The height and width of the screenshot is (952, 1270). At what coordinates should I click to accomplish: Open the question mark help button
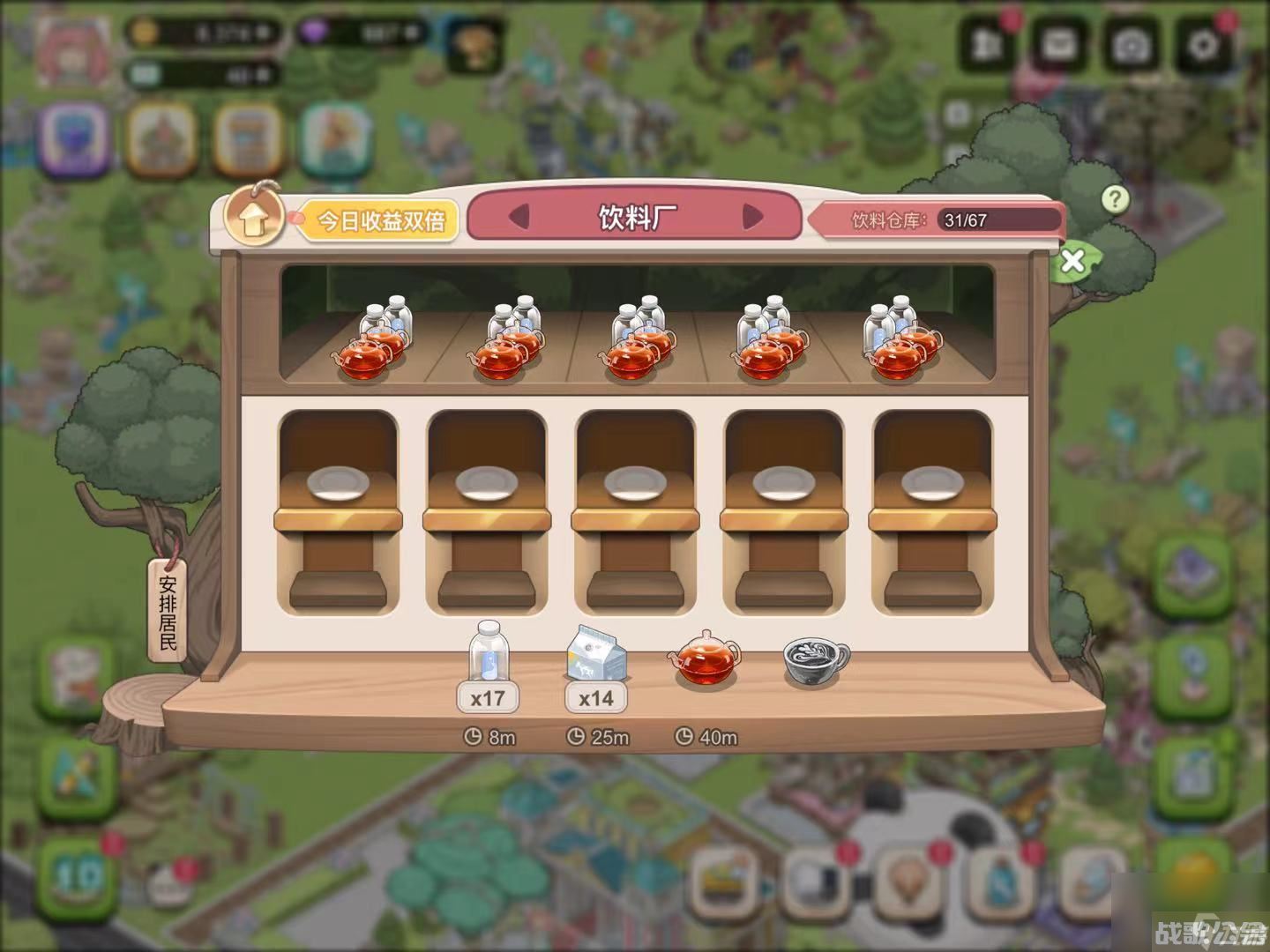pyautogui.click(x=1115, y=199)
